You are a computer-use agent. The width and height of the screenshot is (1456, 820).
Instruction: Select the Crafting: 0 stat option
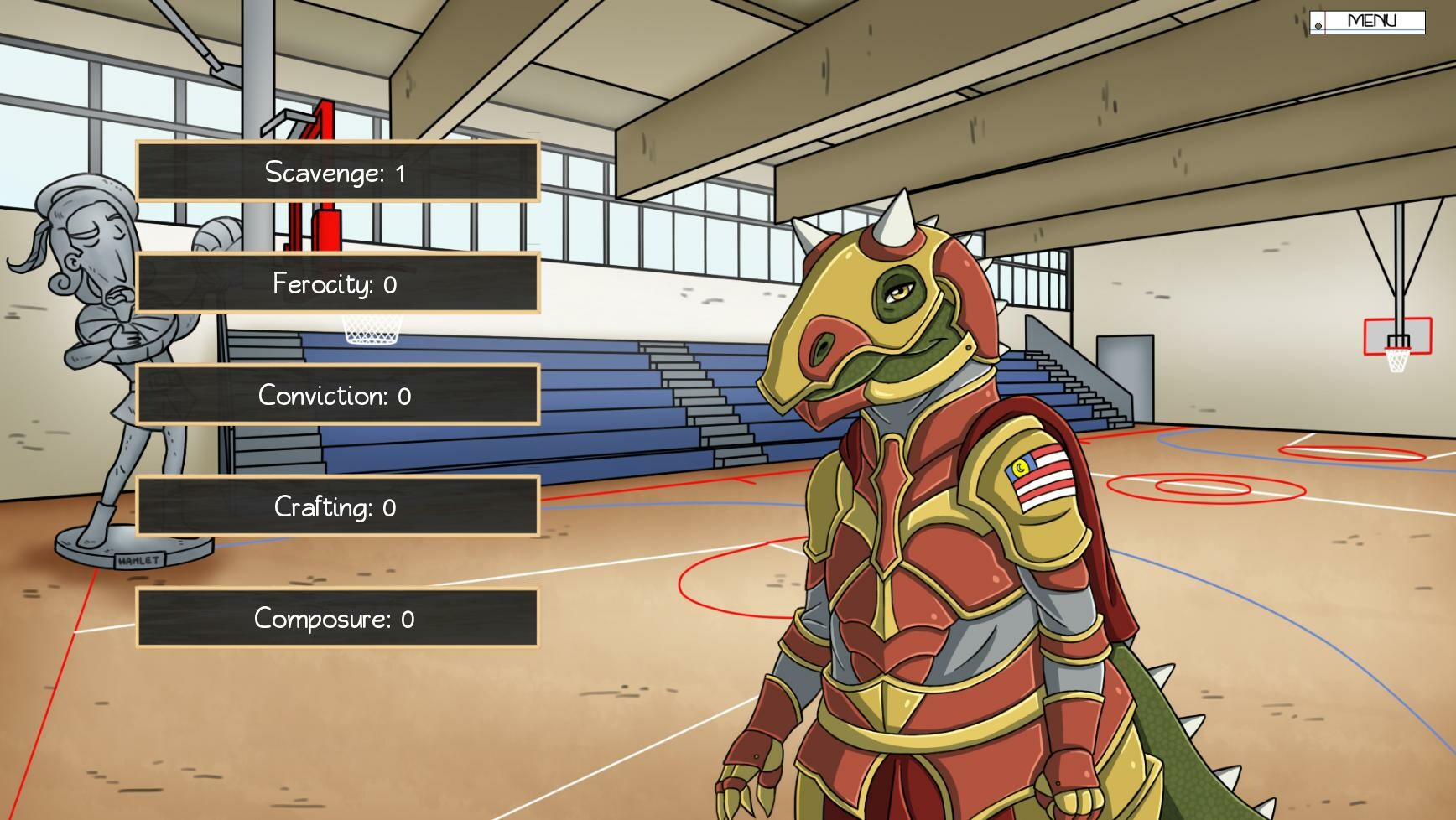point(335,507)
